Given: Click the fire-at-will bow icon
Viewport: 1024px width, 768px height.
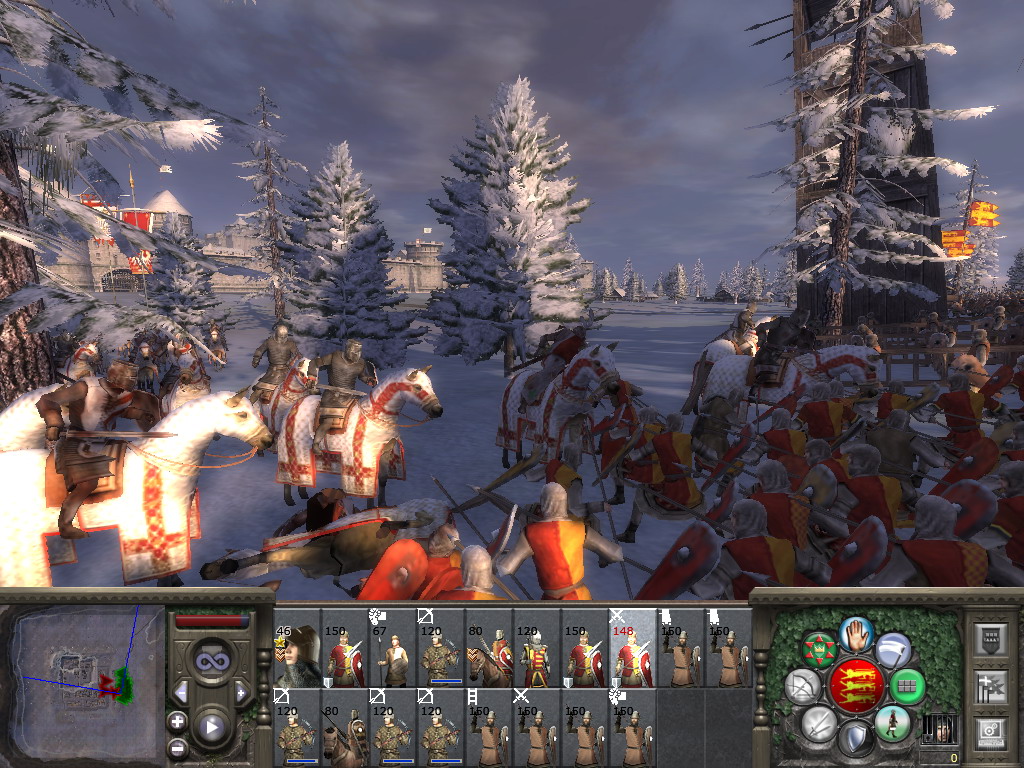Looking at the screenshot, I should click(803, 686).
